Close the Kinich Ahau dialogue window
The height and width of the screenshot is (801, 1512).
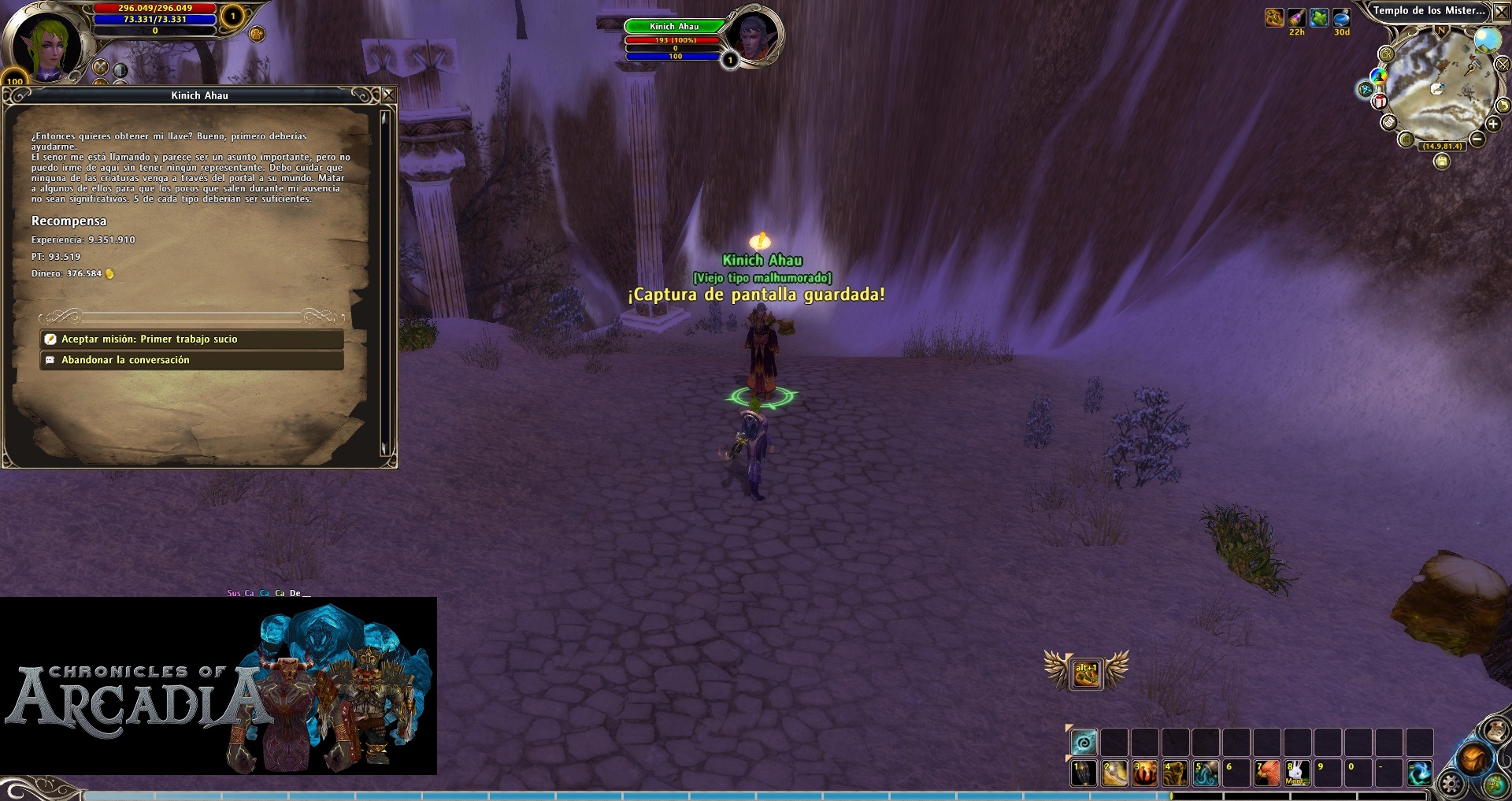(389, 95)
